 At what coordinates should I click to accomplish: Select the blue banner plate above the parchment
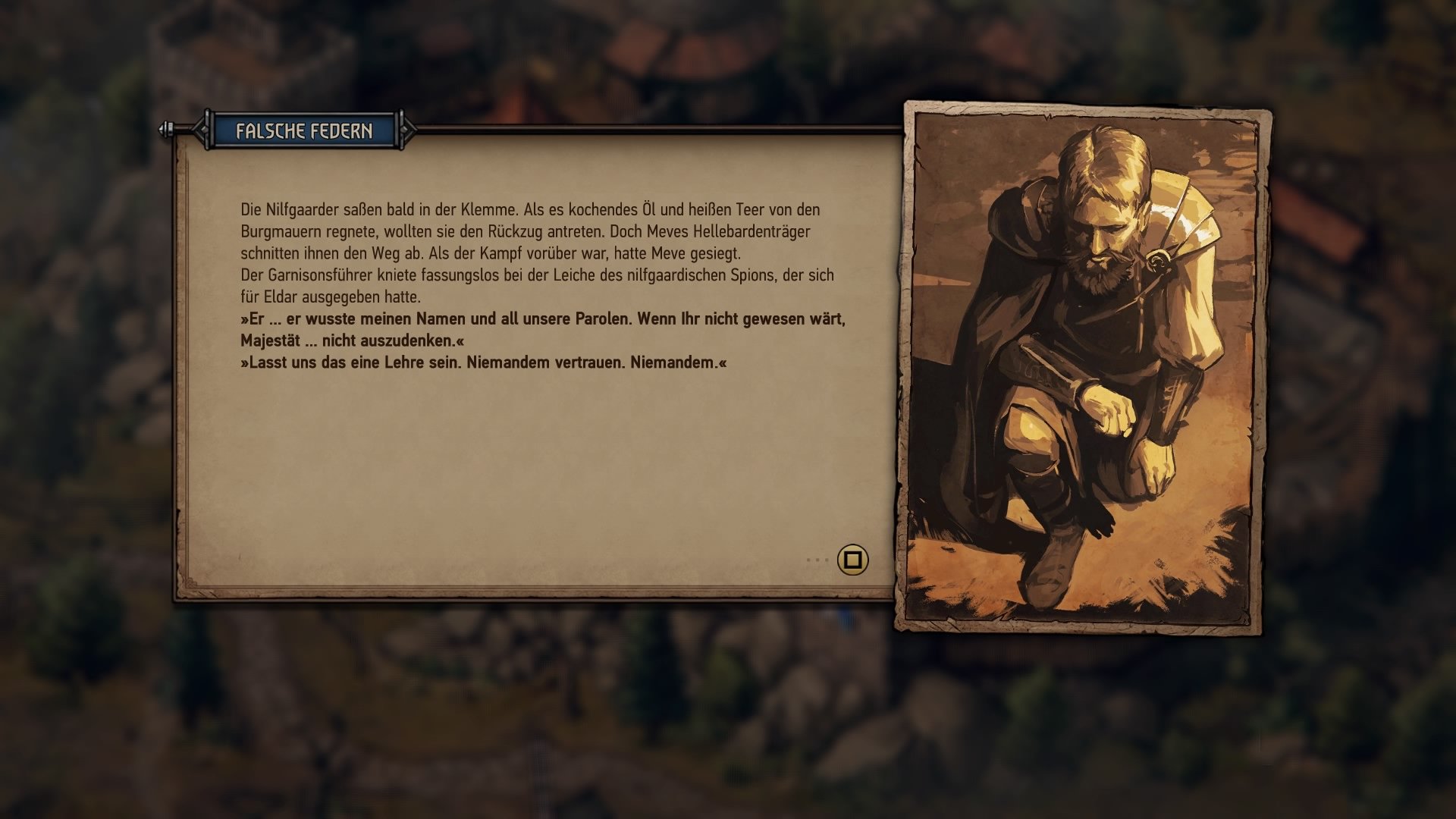303,130
